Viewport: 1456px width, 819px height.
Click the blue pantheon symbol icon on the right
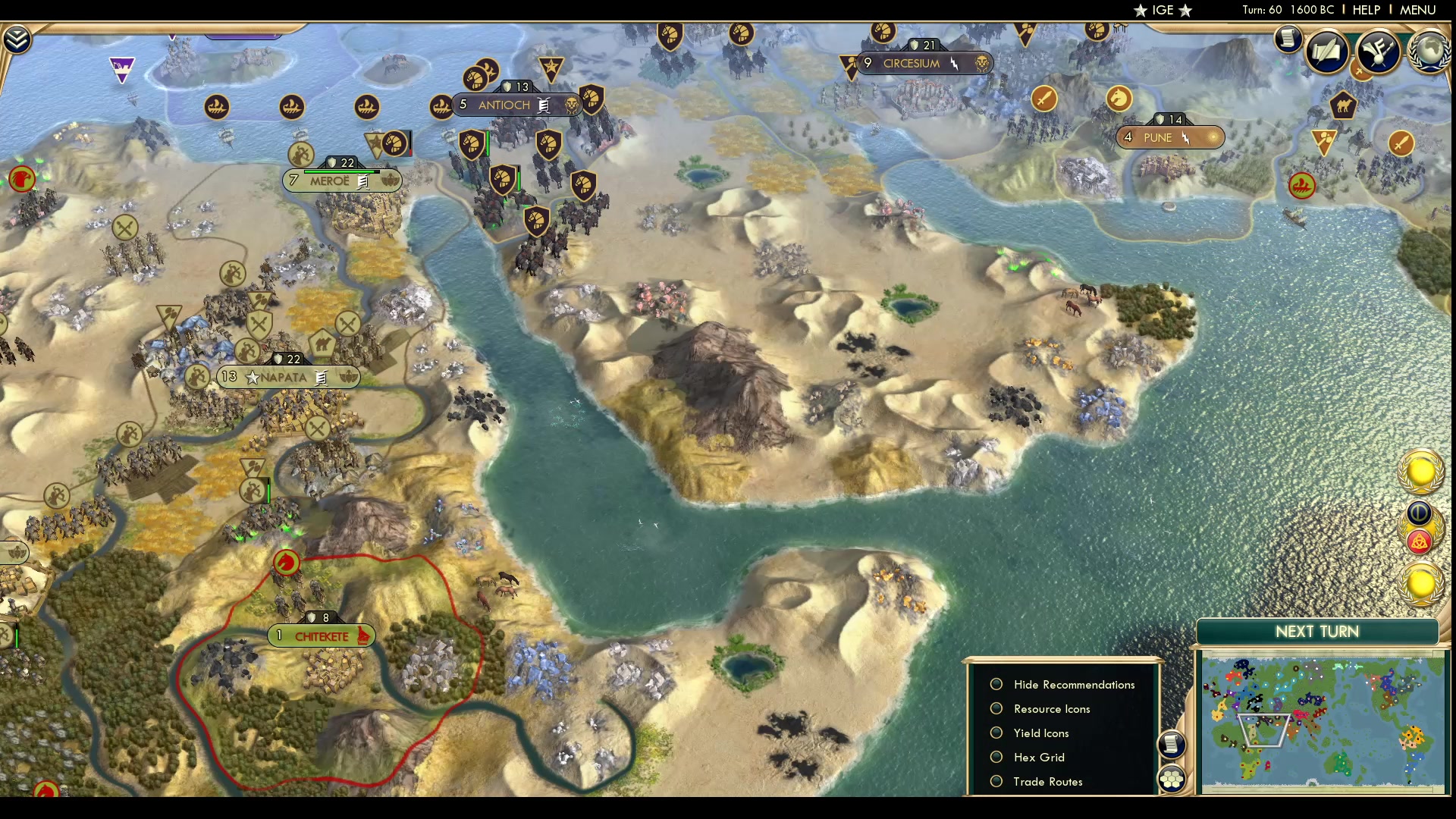1420,513
